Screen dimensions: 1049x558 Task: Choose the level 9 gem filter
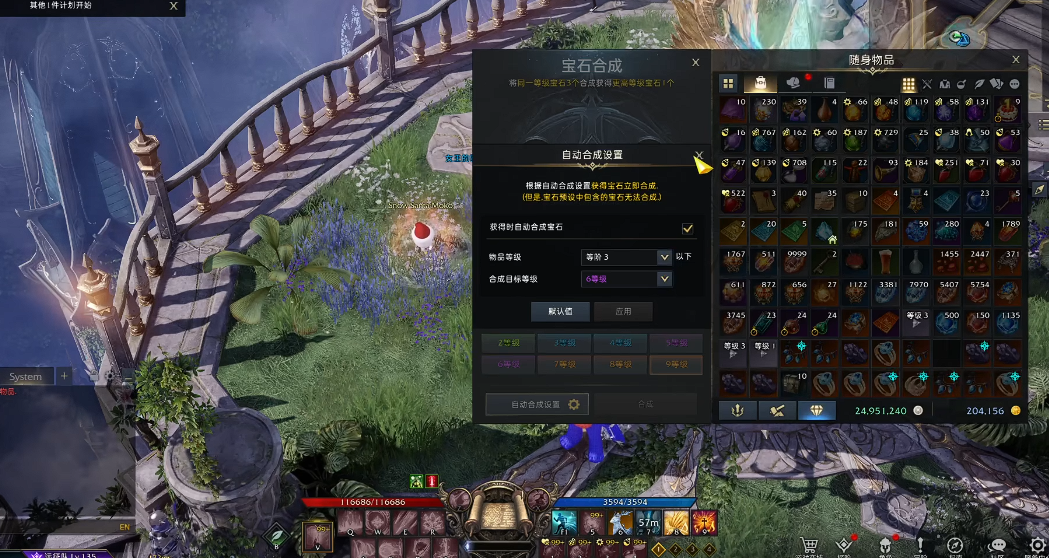tap(676, 365)
